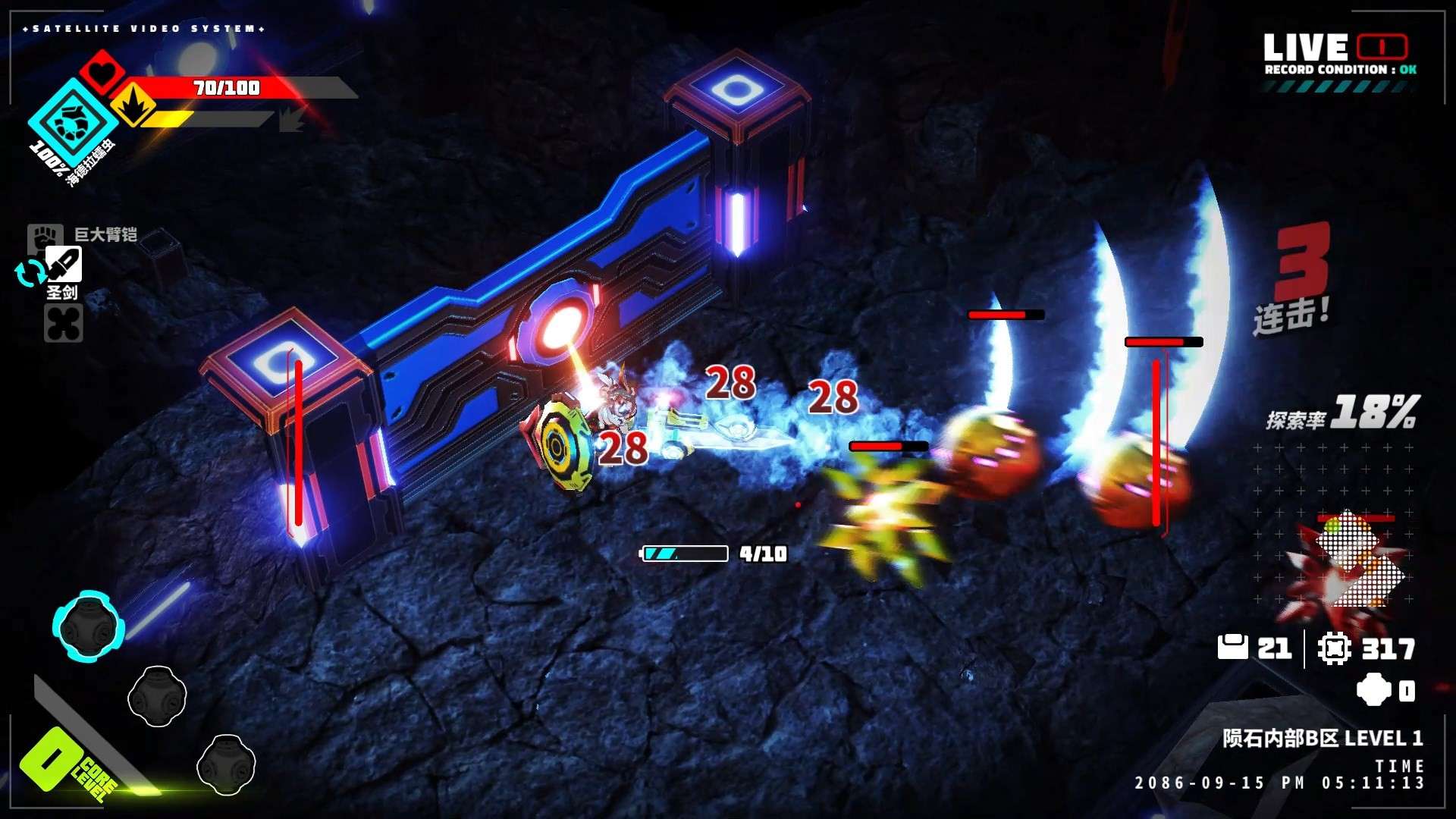The height and width of the screenshot is (819, 1456).
Task: Choose the 巨大臂铠 fist weapon slot
Action: click(x=42, y=235)
